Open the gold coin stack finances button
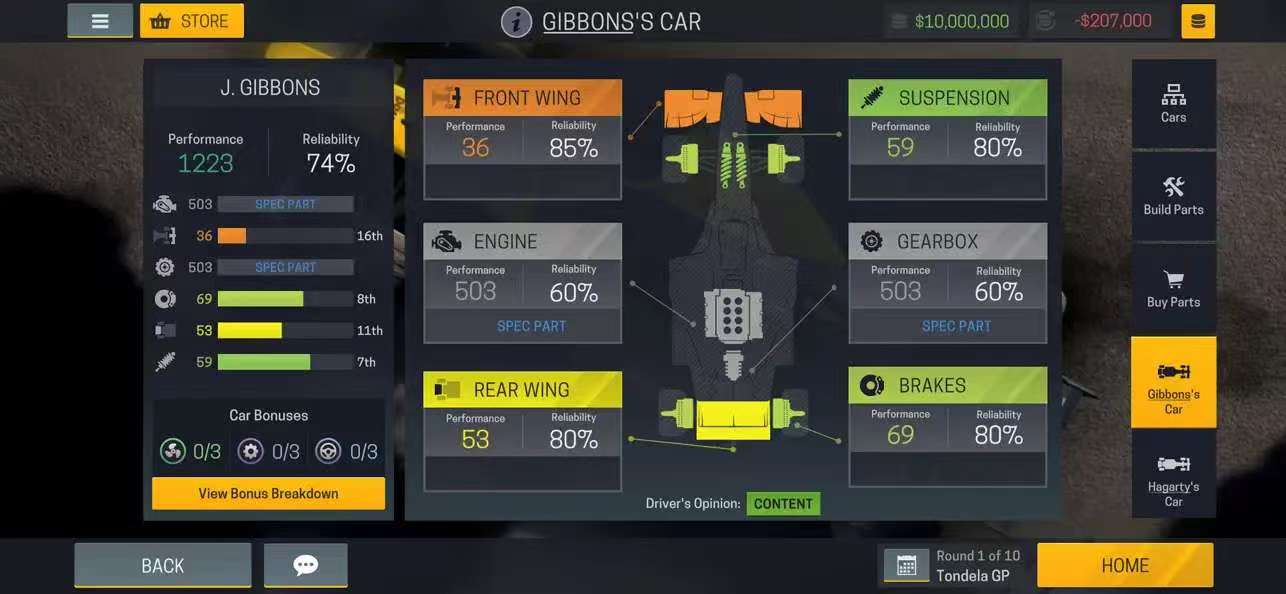 point(1198,21)
